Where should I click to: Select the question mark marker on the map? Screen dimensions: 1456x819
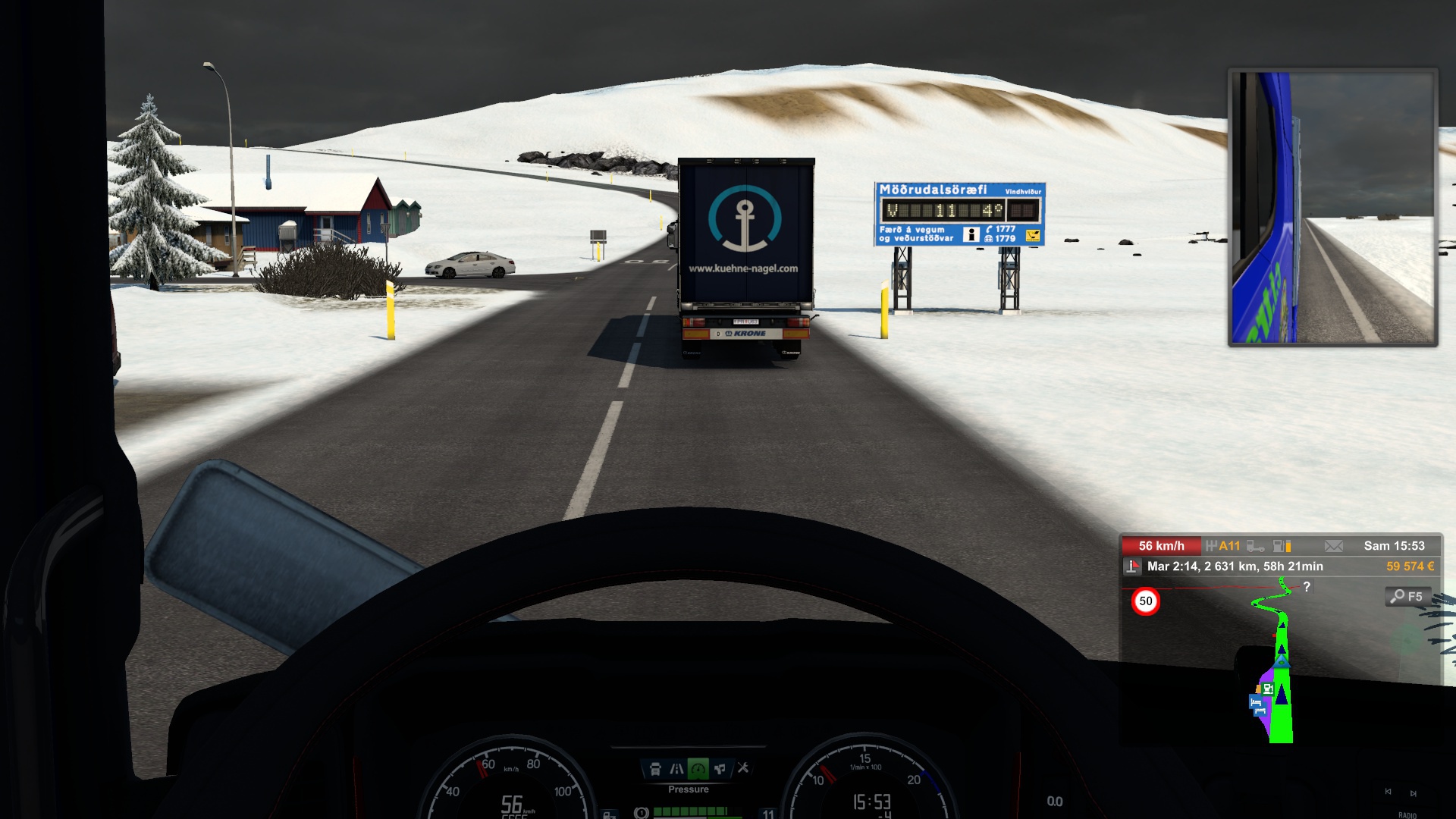1307,587
